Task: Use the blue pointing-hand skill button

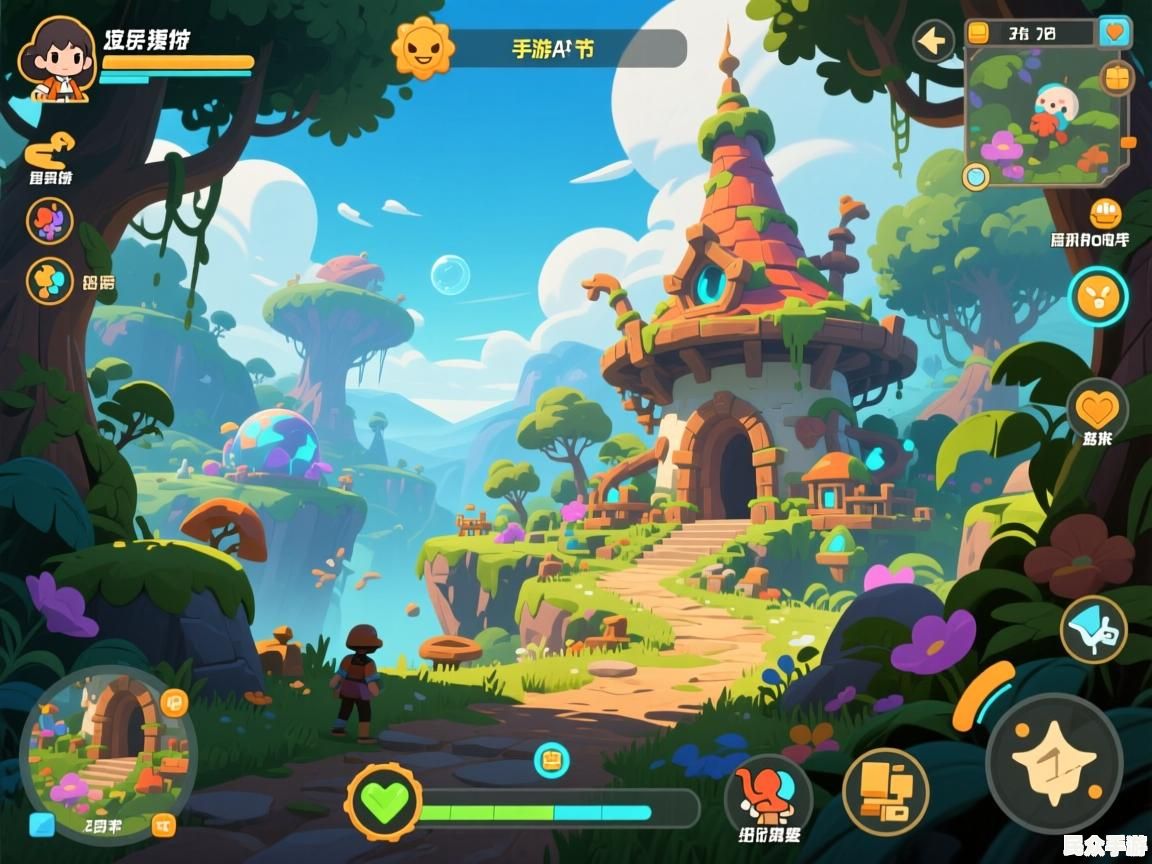Action: point(1093,629)
